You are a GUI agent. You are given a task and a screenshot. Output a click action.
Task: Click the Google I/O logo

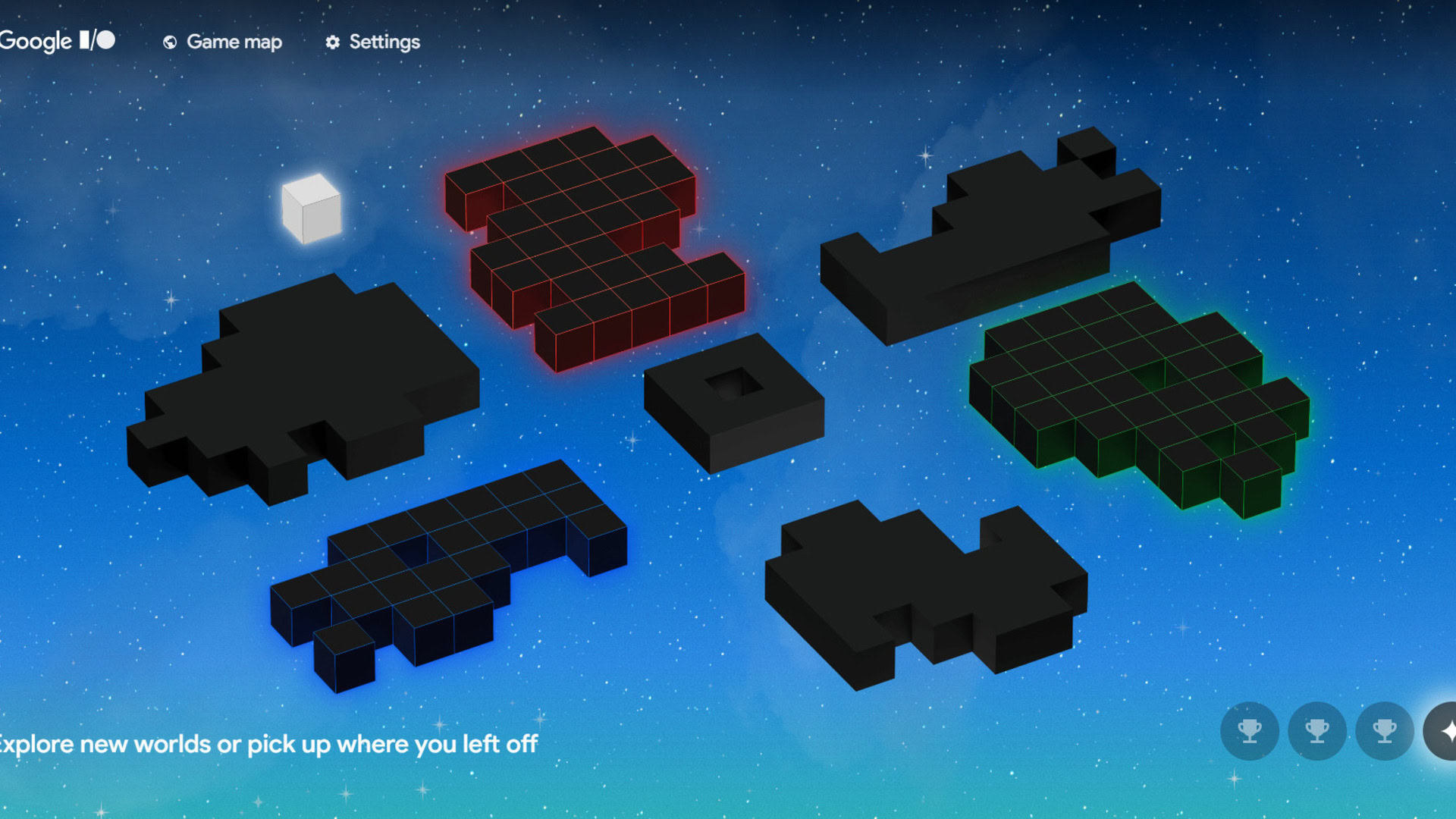point(57,41)
